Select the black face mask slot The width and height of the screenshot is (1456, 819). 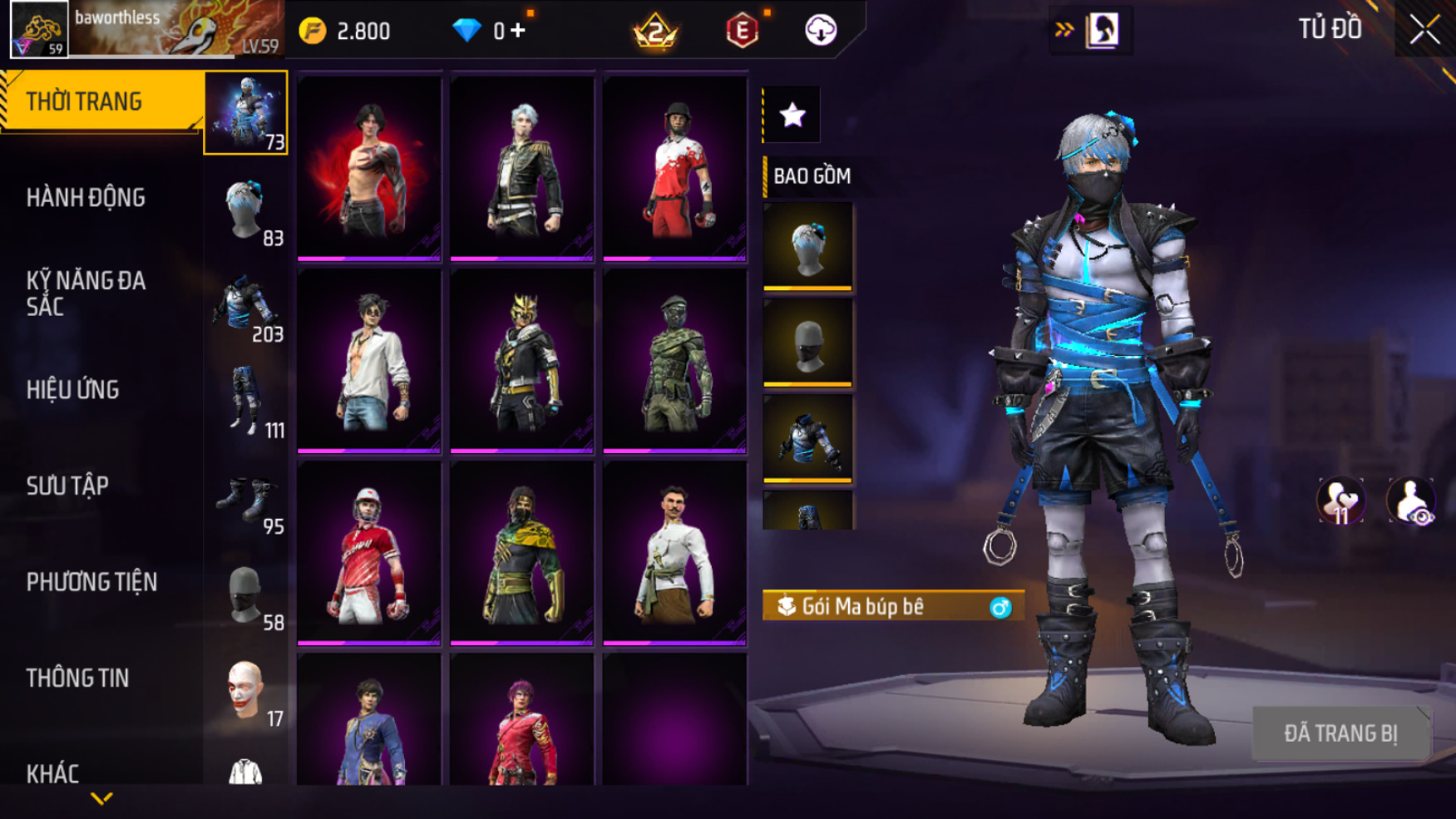pyautogui.click(x=807, y=343)
